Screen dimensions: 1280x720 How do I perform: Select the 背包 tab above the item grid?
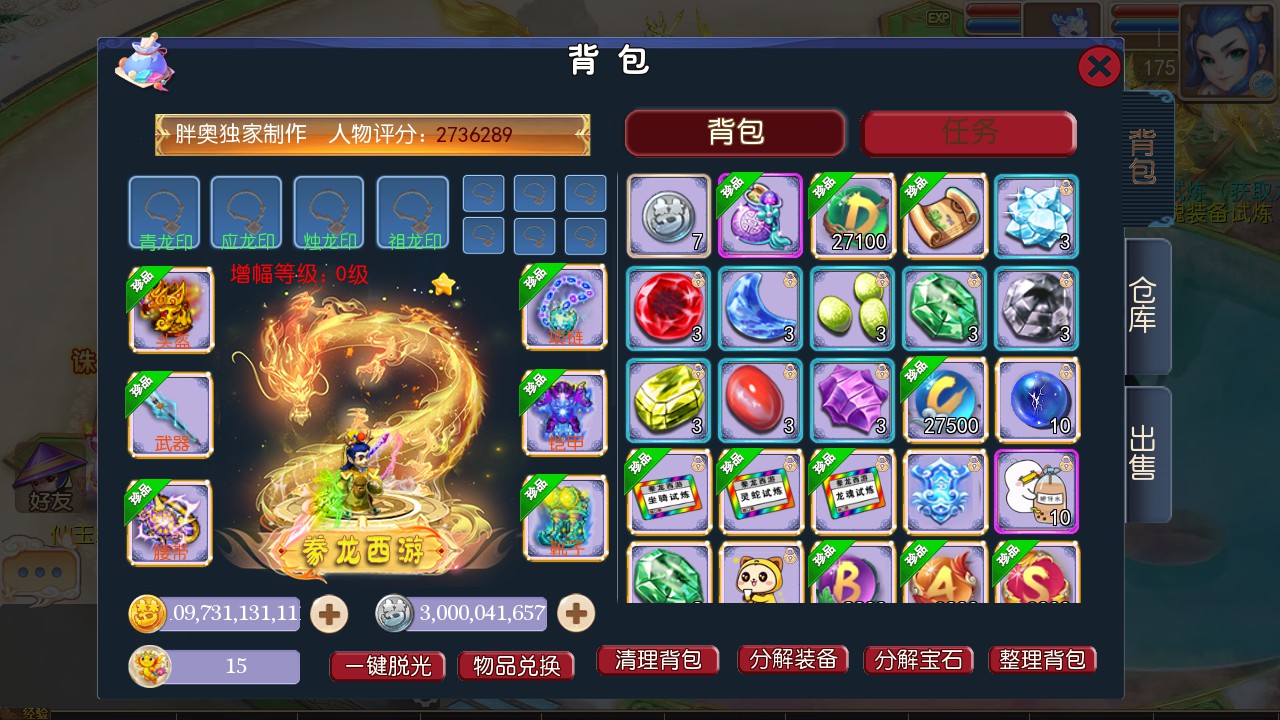coord(735,132)
